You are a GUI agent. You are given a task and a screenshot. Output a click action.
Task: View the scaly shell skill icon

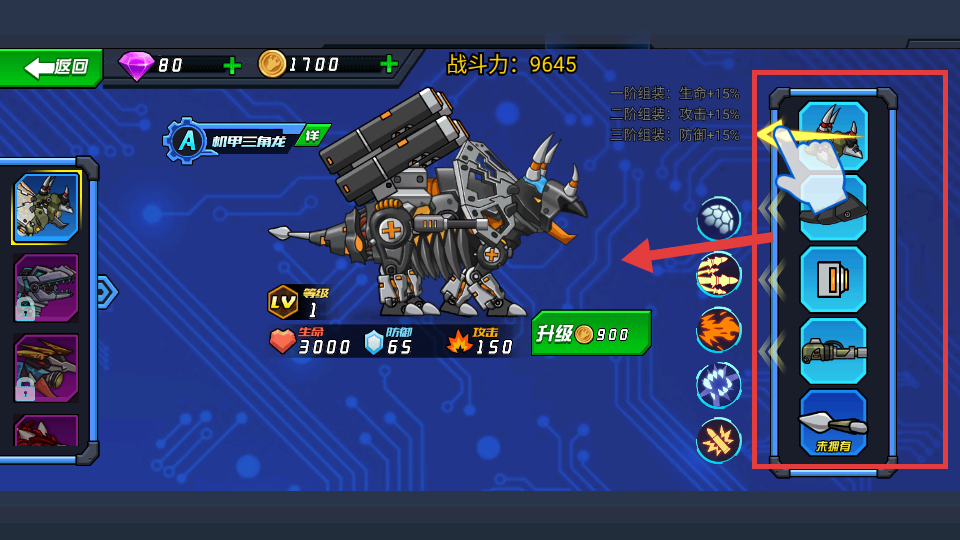(718, 219)
